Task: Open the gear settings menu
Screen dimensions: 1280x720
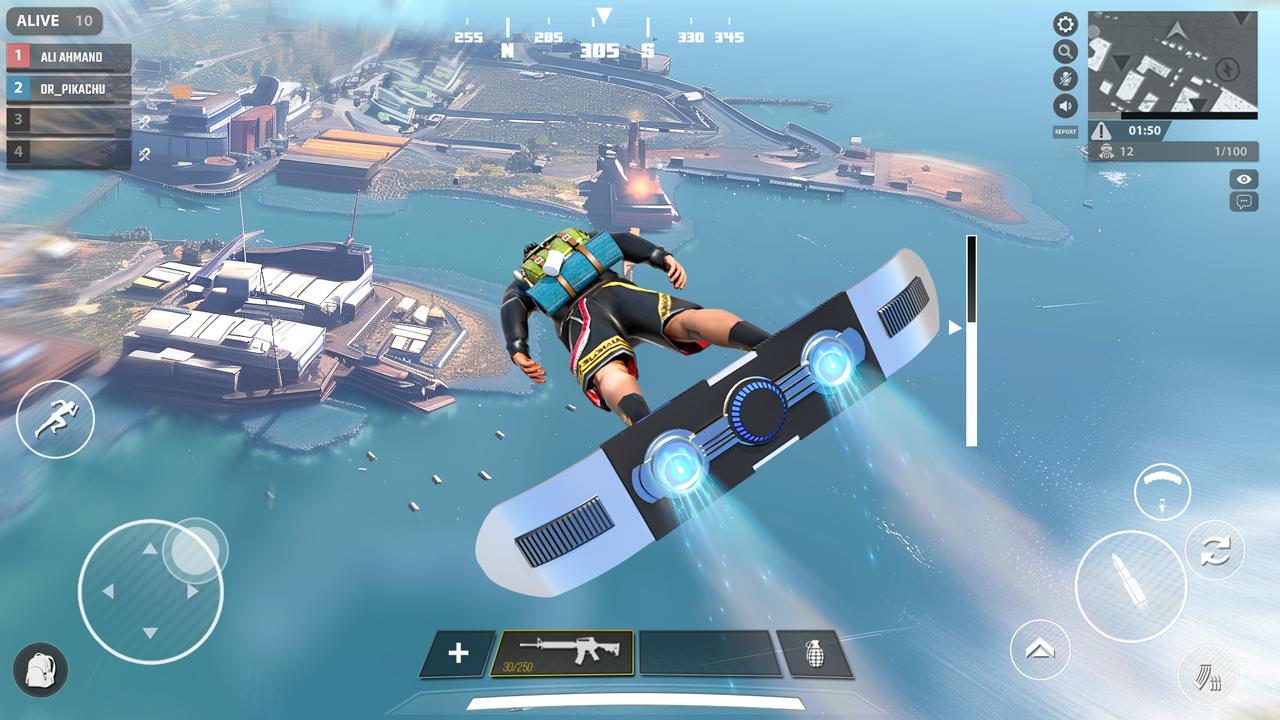Action: 1066,25
